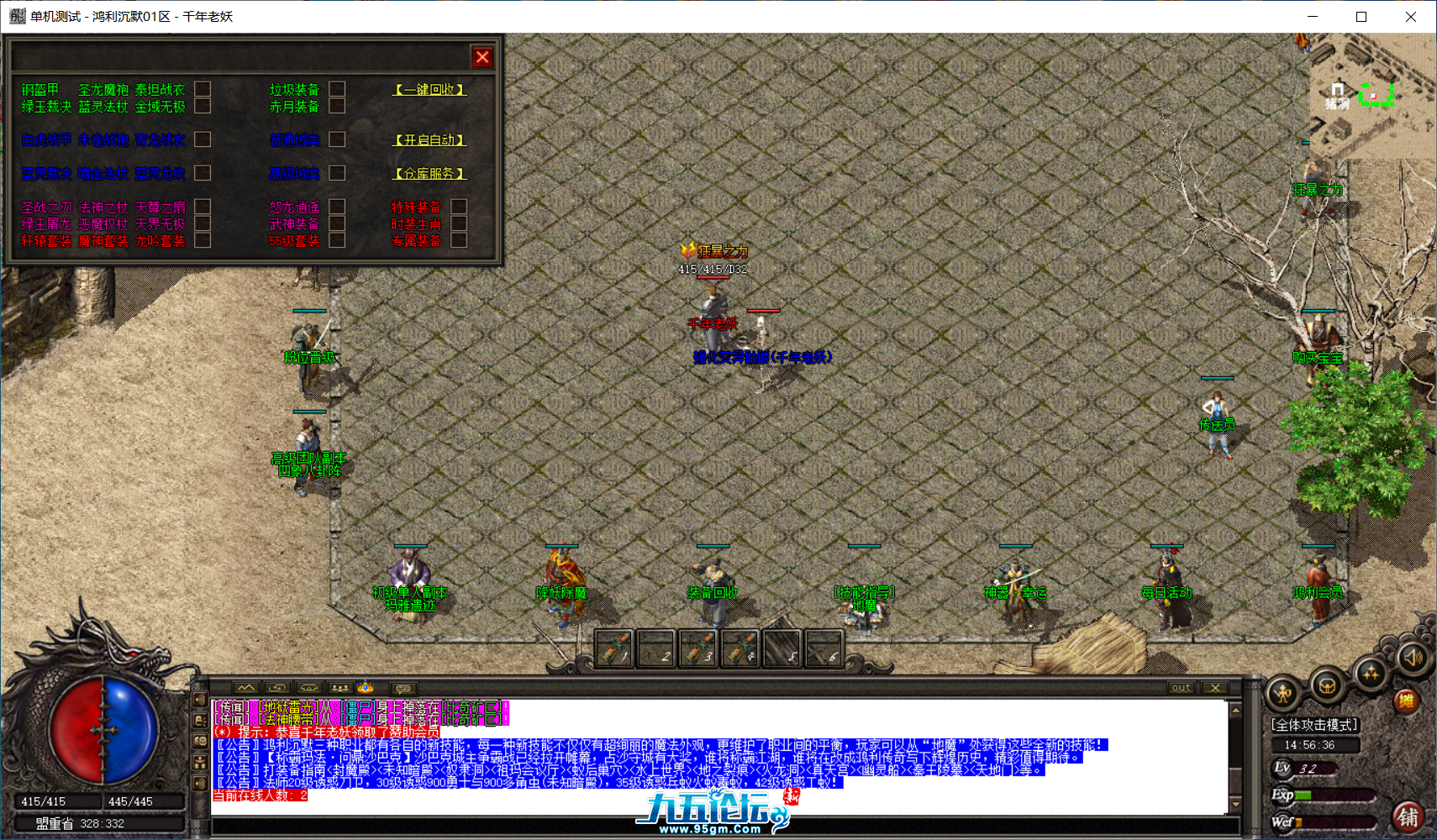Click the red 摊 stall button

(1408, 700)
